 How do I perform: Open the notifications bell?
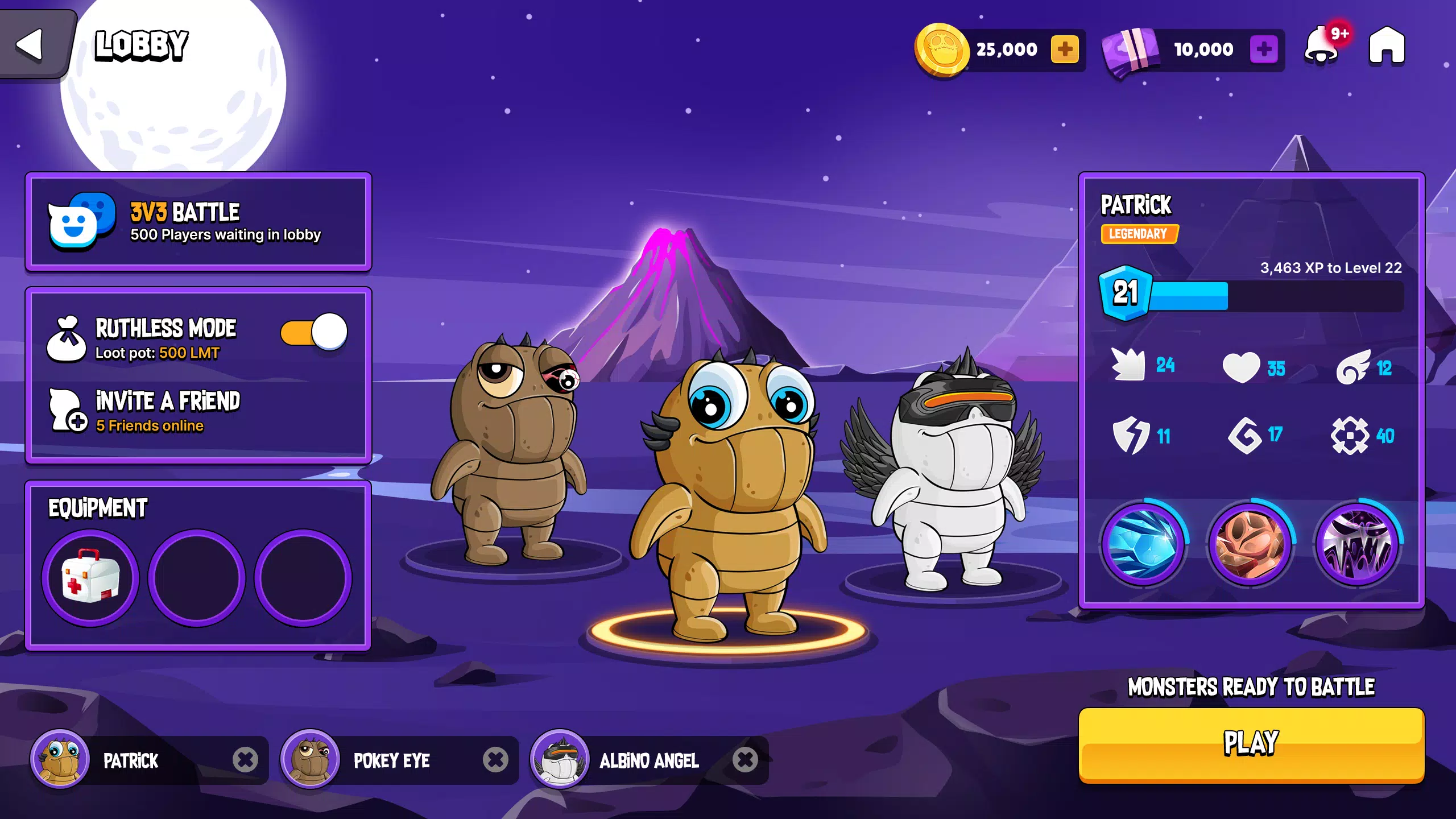1322,47
